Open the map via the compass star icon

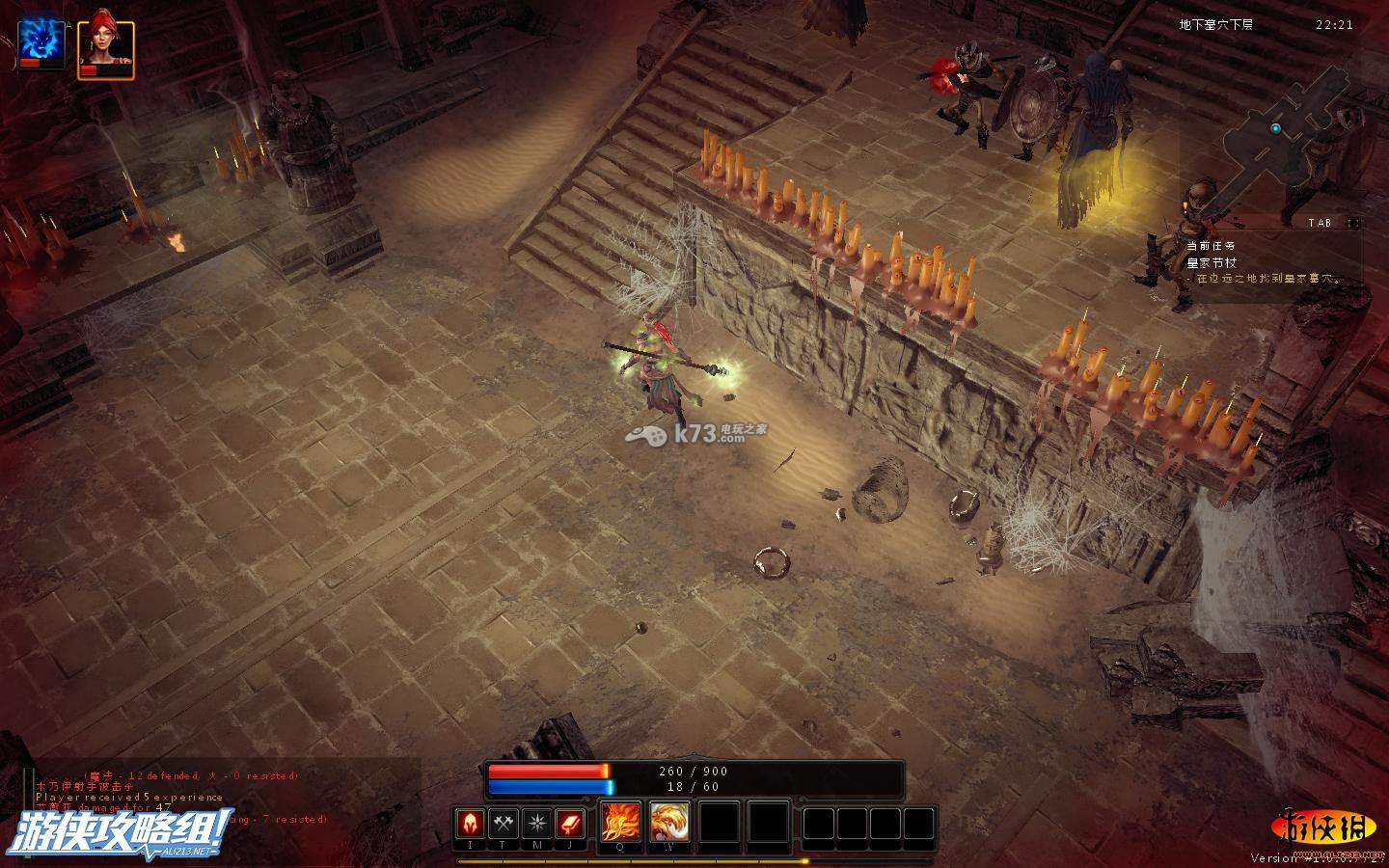(537, 824)
